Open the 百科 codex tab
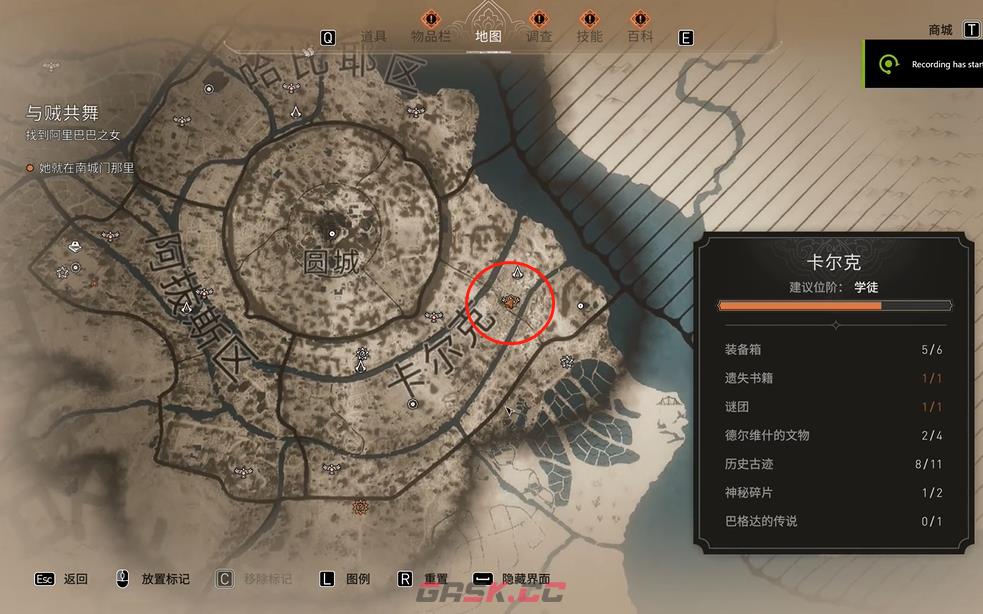The image size is (983, 614). (x=640, y=37)
